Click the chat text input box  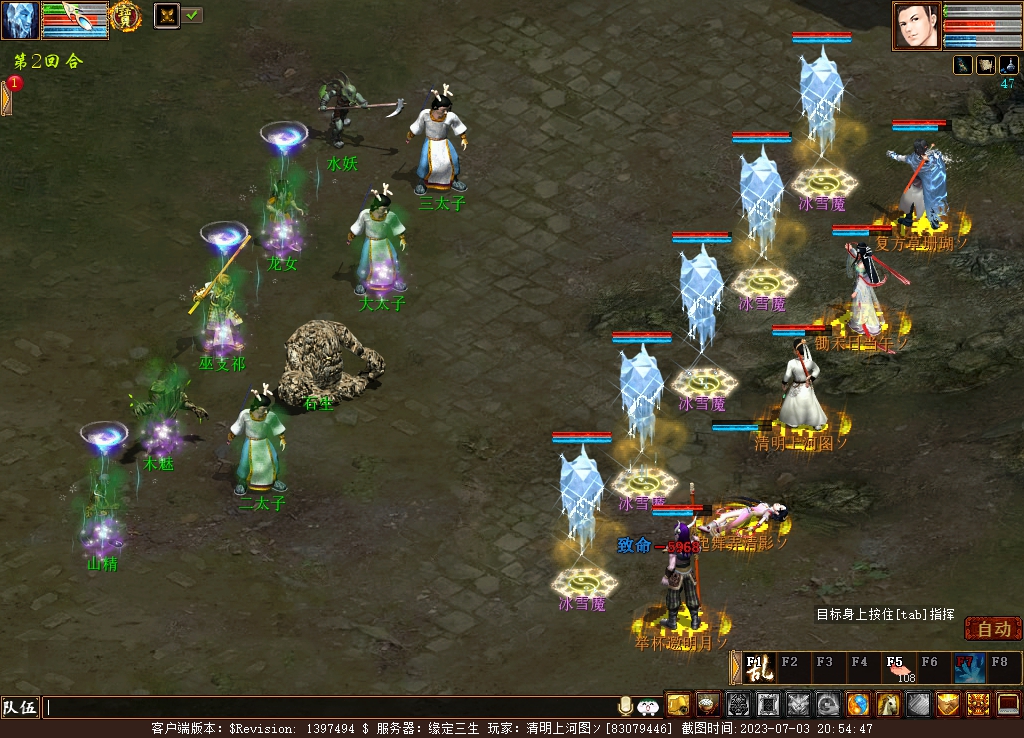330,708
